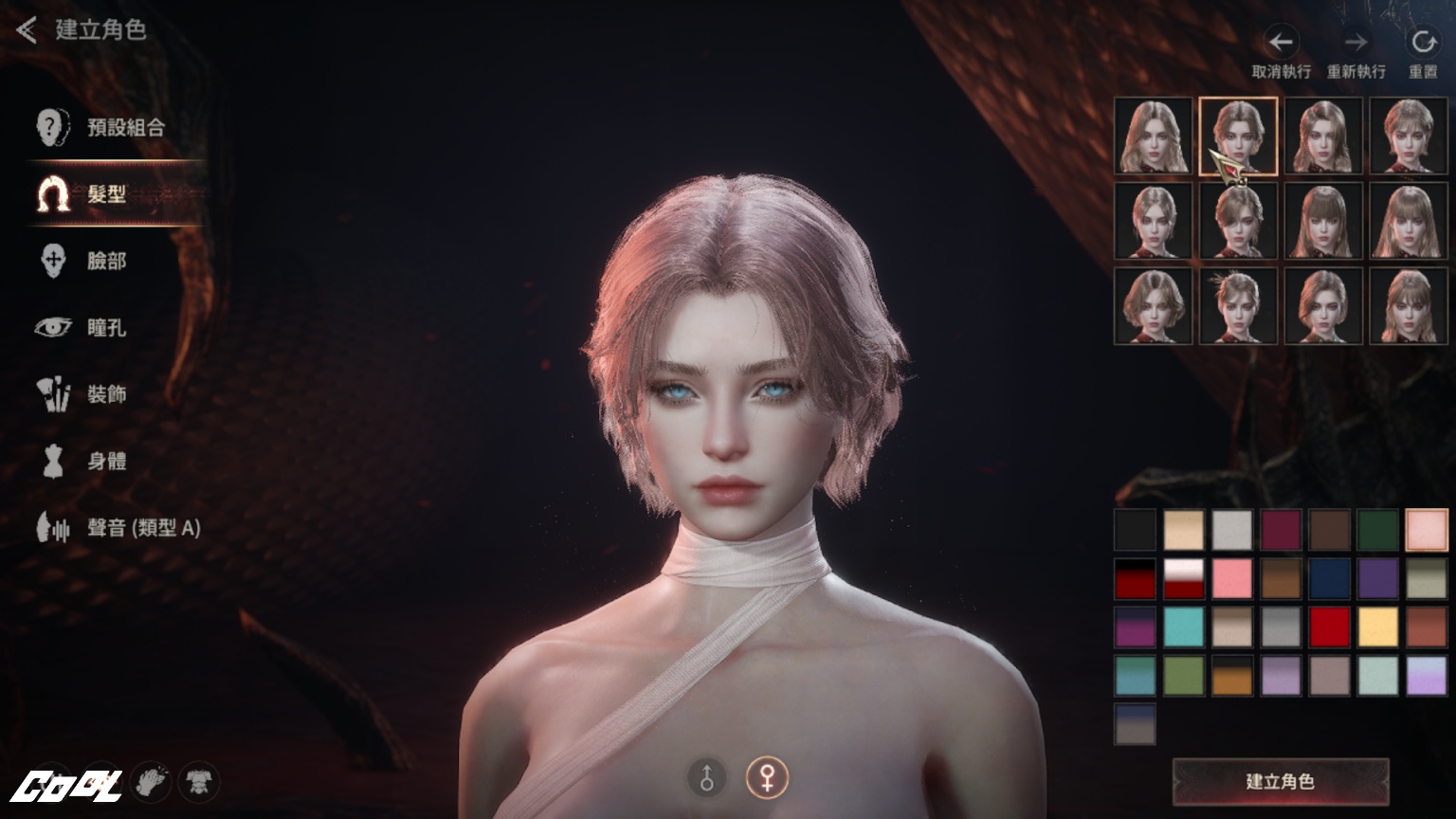Image resolution: width=1456 pixels, height=819 pixels.
Task: Reset appearance with 重置 button
Action: point(1423,43)
